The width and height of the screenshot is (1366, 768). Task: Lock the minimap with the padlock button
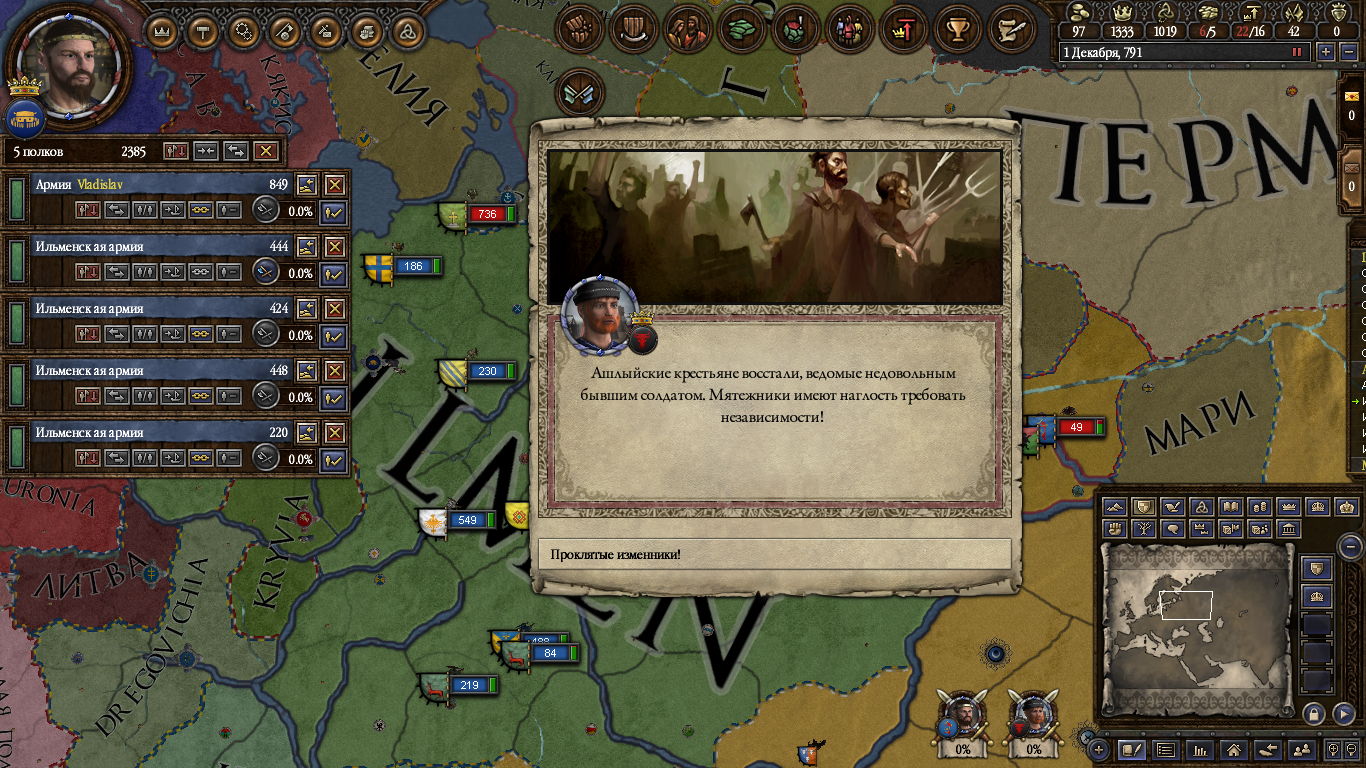click(1314, 713)
